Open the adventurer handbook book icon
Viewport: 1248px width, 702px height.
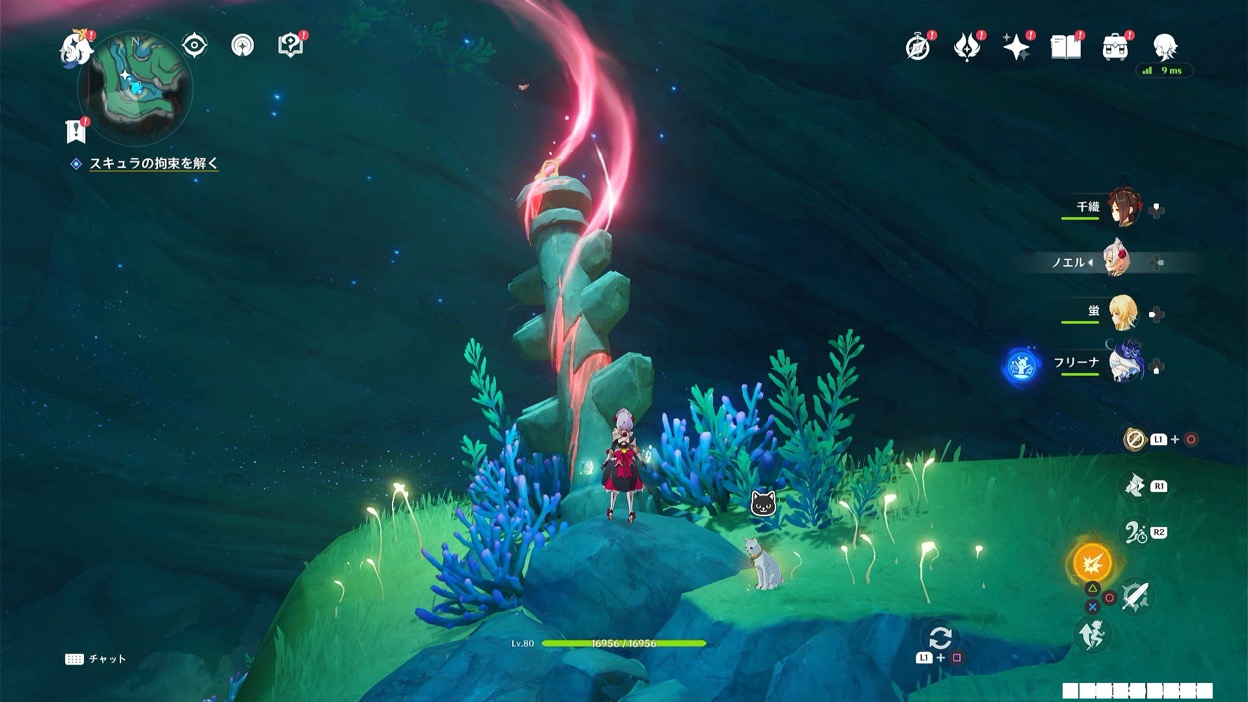[x=1066, y=47]
